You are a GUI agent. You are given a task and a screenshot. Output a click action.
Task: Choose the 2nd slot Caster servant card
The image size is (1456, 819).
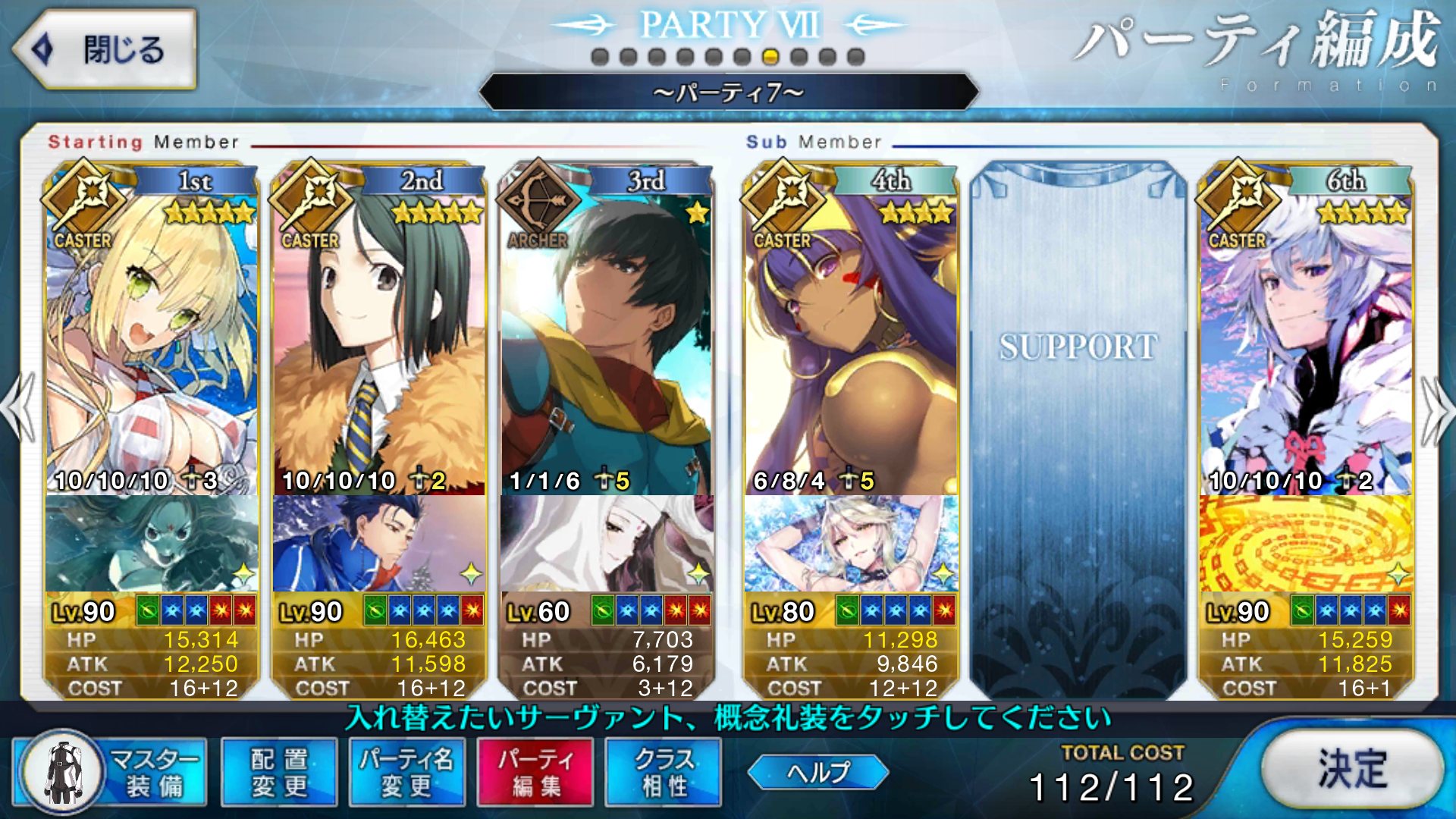379,341
